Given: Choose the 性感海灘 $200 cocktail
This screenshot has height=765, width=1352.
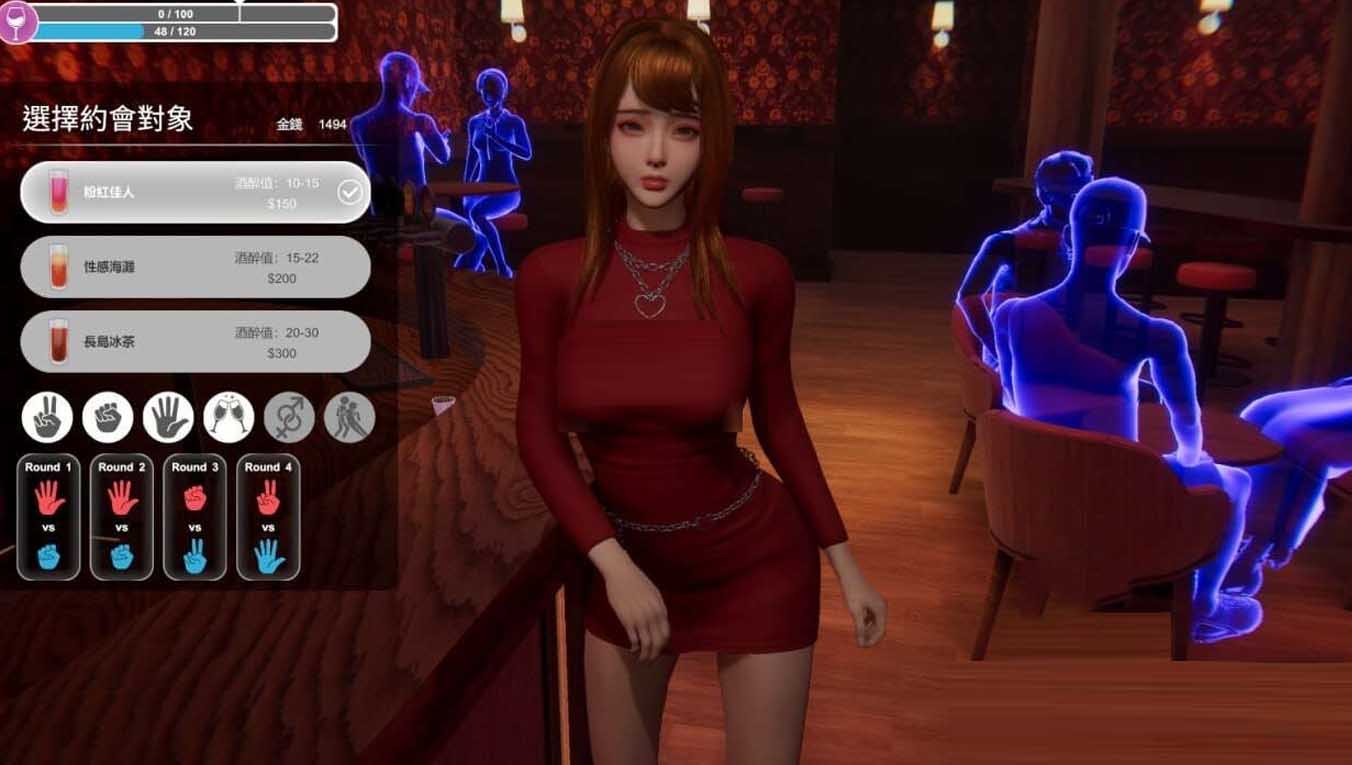Looking at the screenshot, I should point(195,267).
